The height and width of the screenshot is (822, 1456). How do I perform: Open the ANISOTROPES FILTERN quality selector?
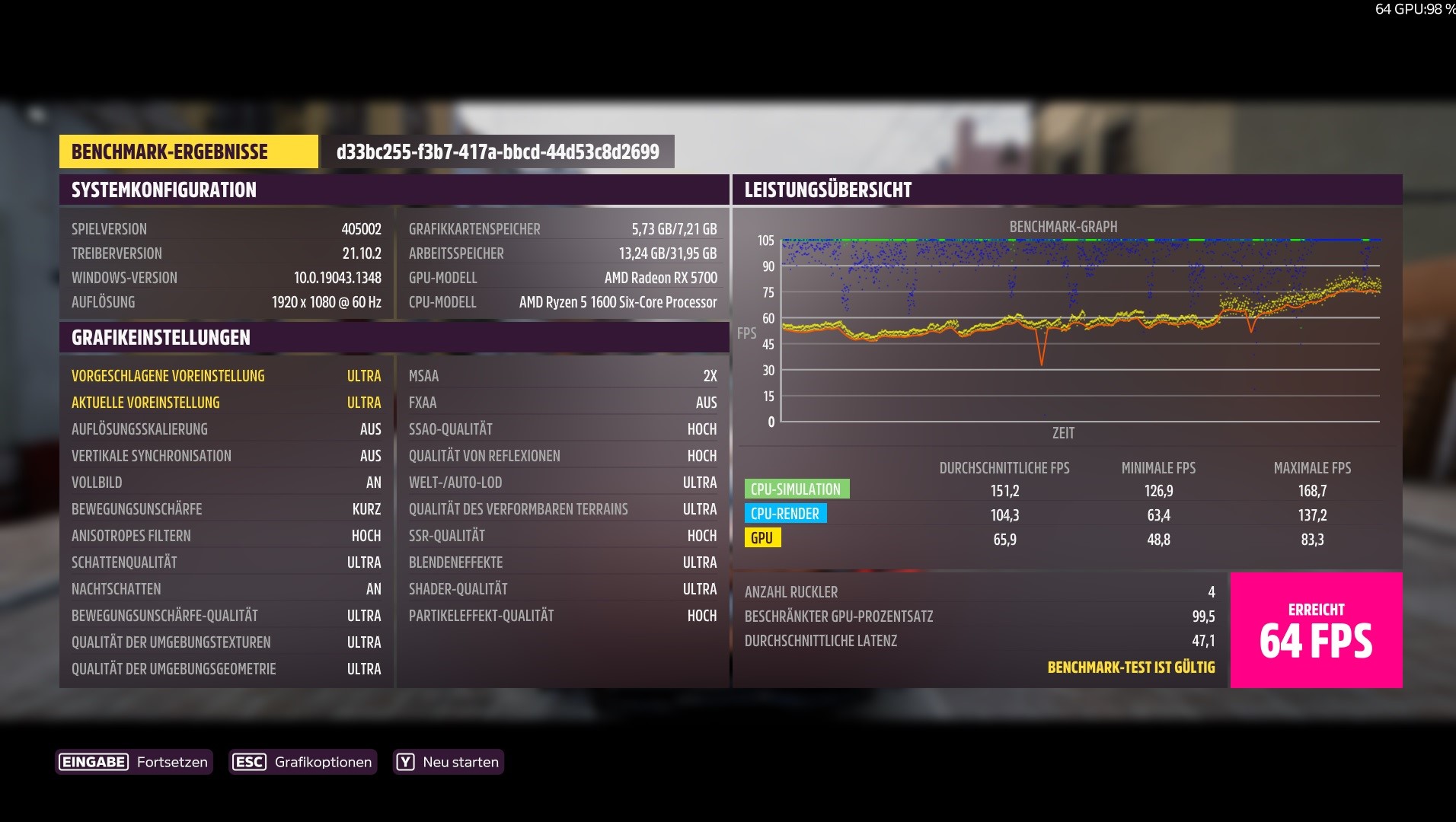[226, 535]
